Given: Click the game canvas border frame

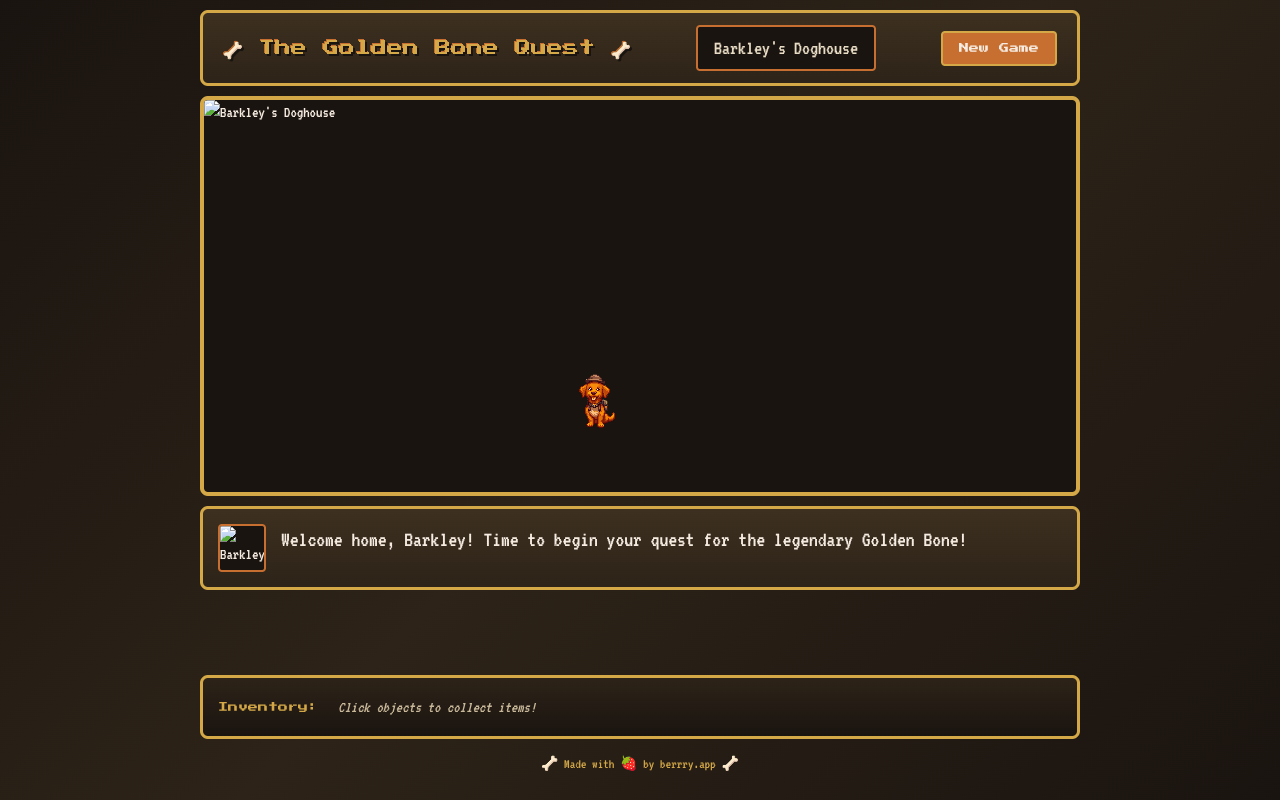Looking at the screenshot, I should [640, 99].
